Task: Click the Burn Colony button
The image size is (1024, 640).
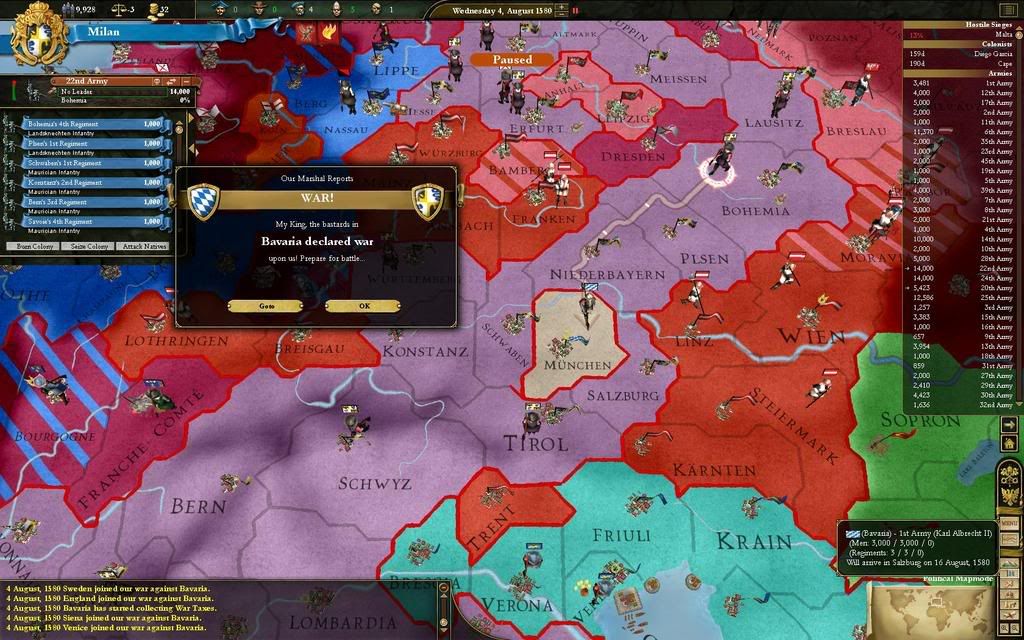Action: (x=33, y=246)
